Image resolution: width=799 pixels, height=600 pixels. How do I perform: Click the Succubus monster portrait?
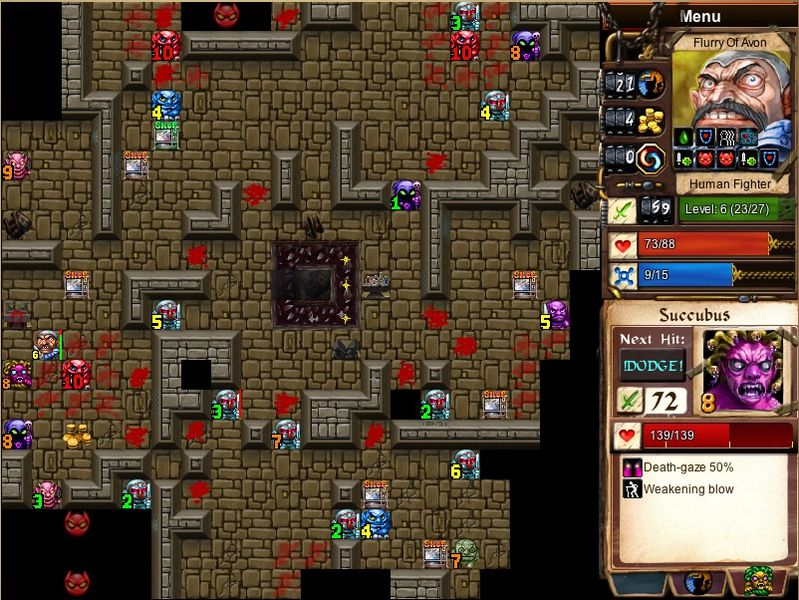click(741, 368)
